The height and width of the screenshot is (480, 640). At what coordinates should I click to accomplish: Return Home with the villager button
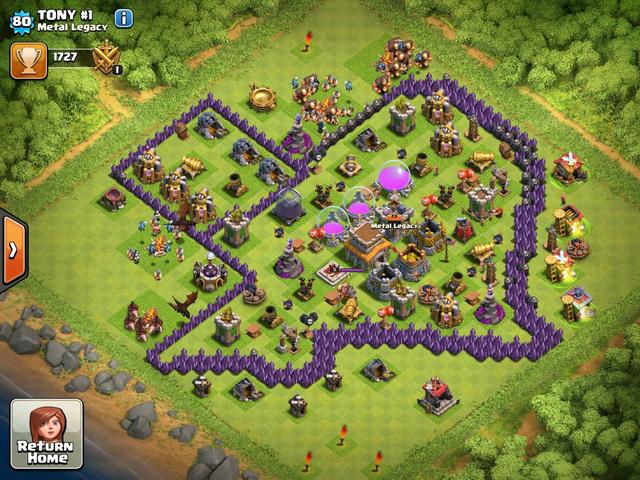(x=46, y=434)
